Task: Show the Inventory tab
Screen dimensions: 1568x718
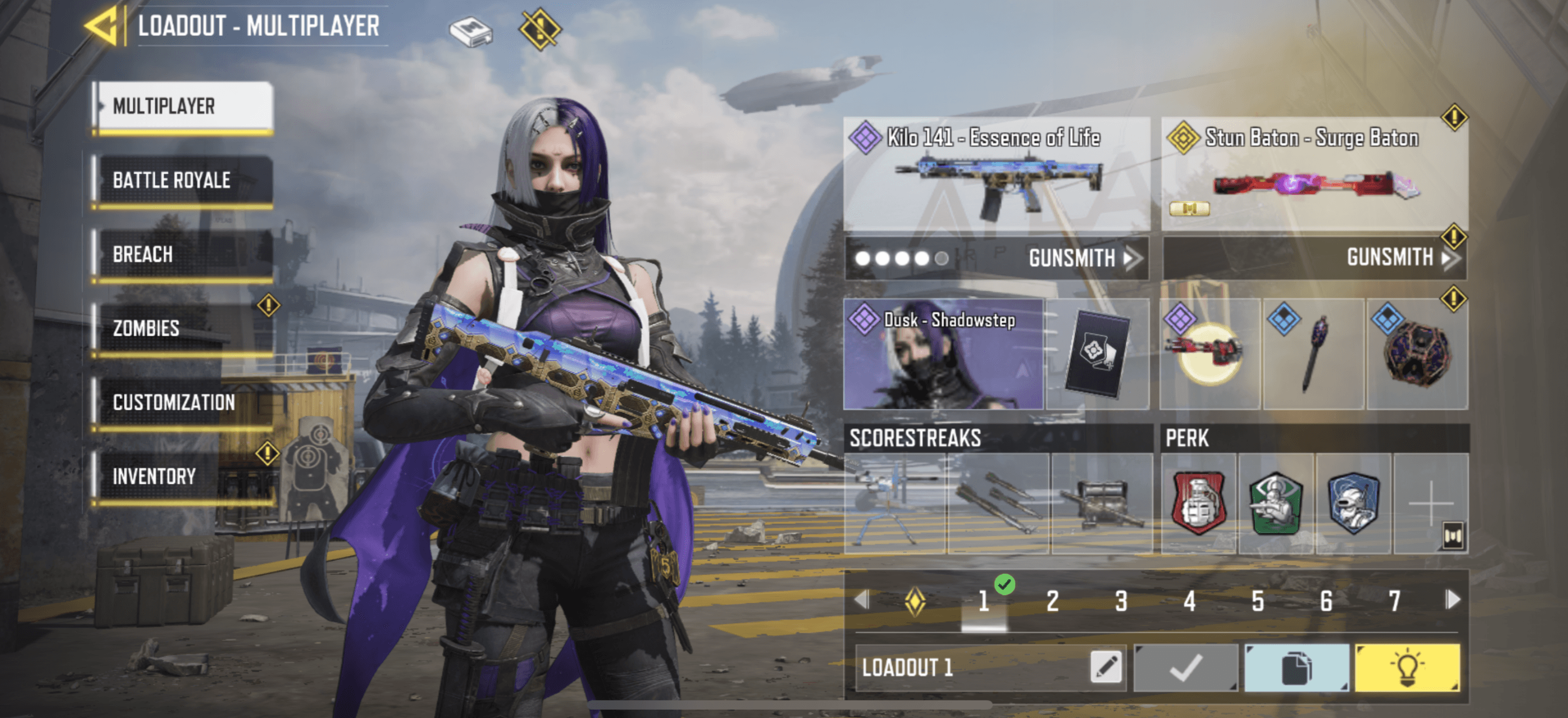Action: pos(183,476)
